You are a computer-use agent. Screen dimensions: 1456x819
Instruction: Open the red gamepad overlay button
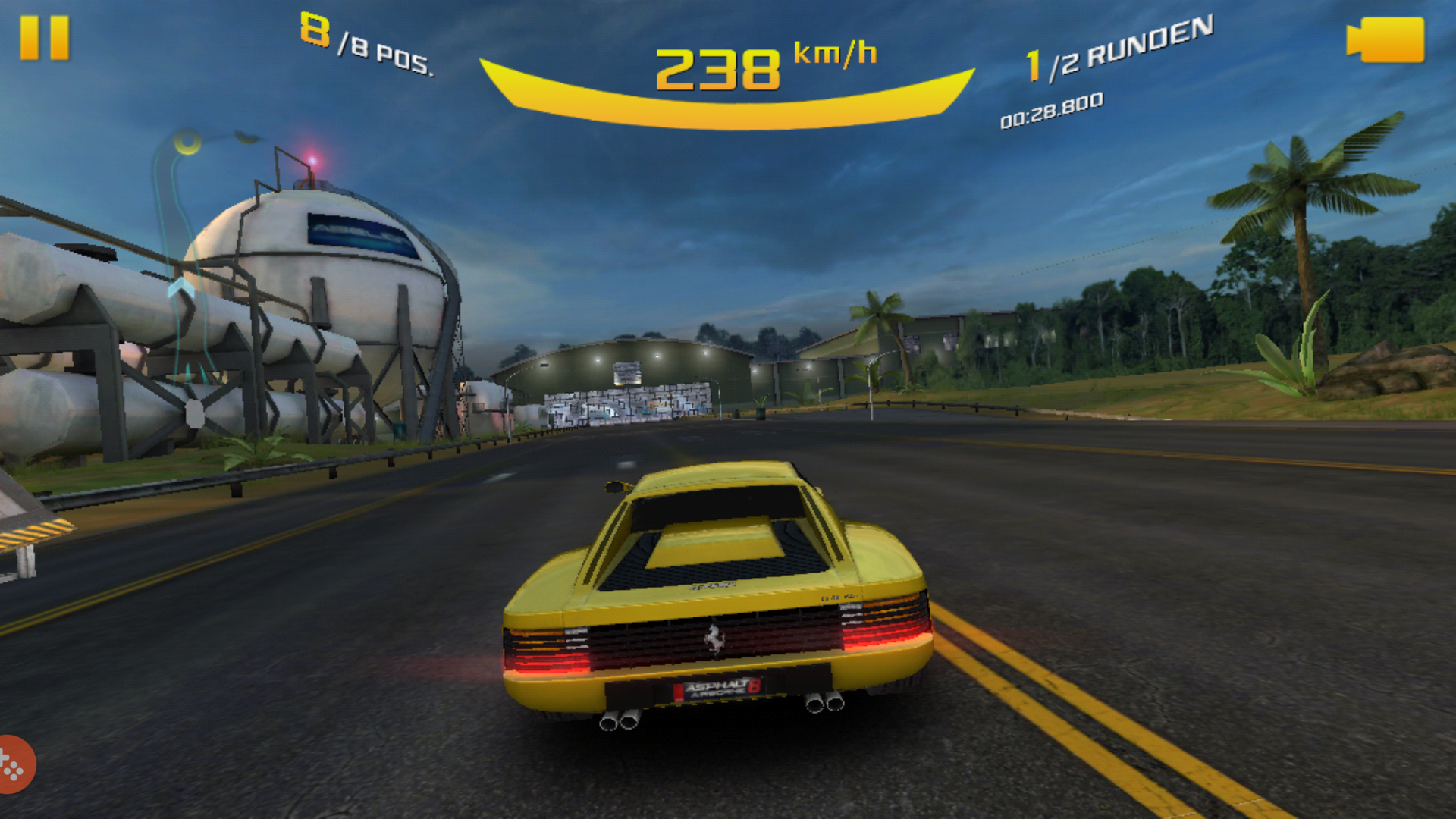coord(14,764)
